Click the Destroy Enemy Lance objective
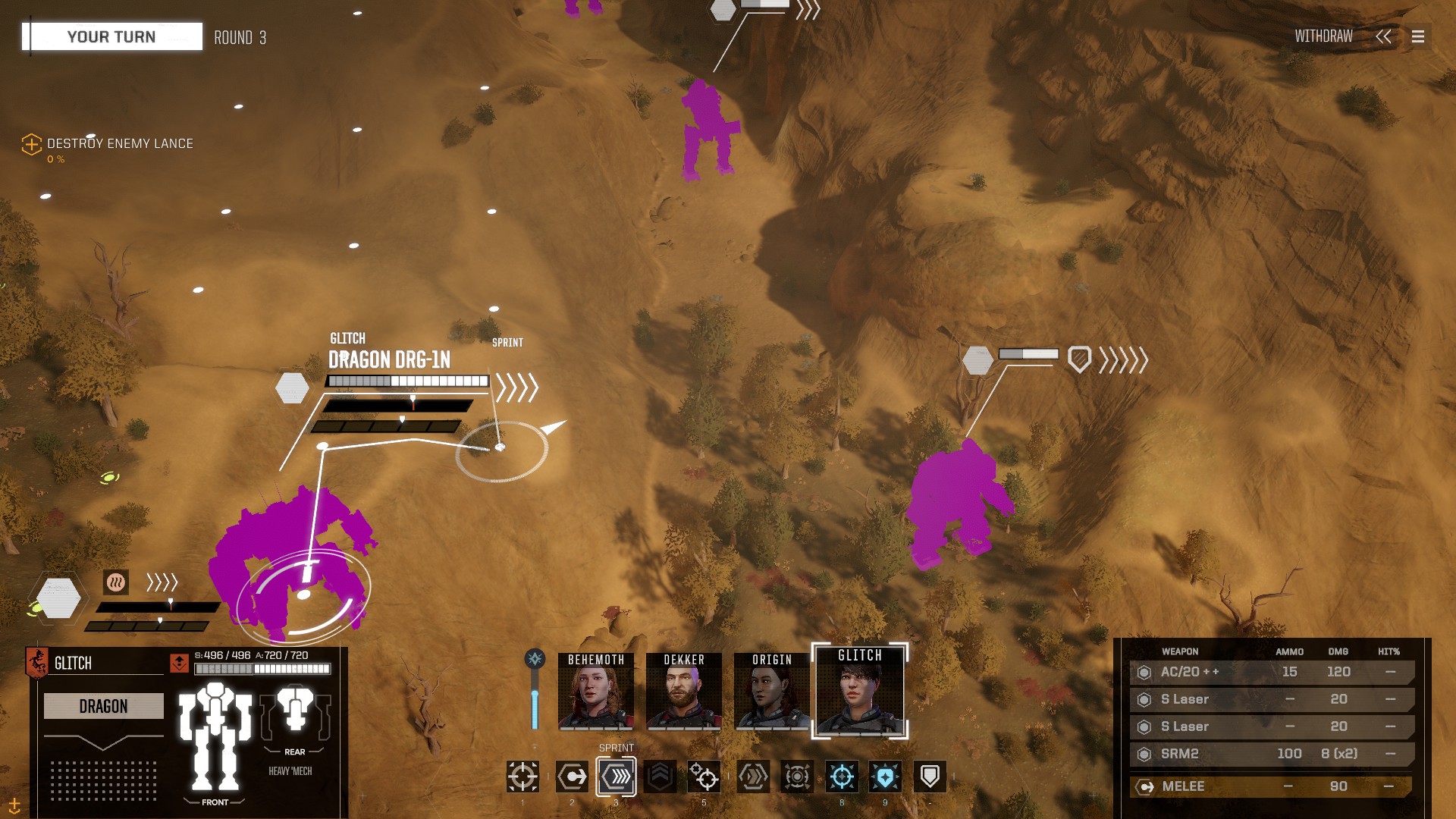The height and width of the screenshot is (819, 1456). click(x=119, y=143)
